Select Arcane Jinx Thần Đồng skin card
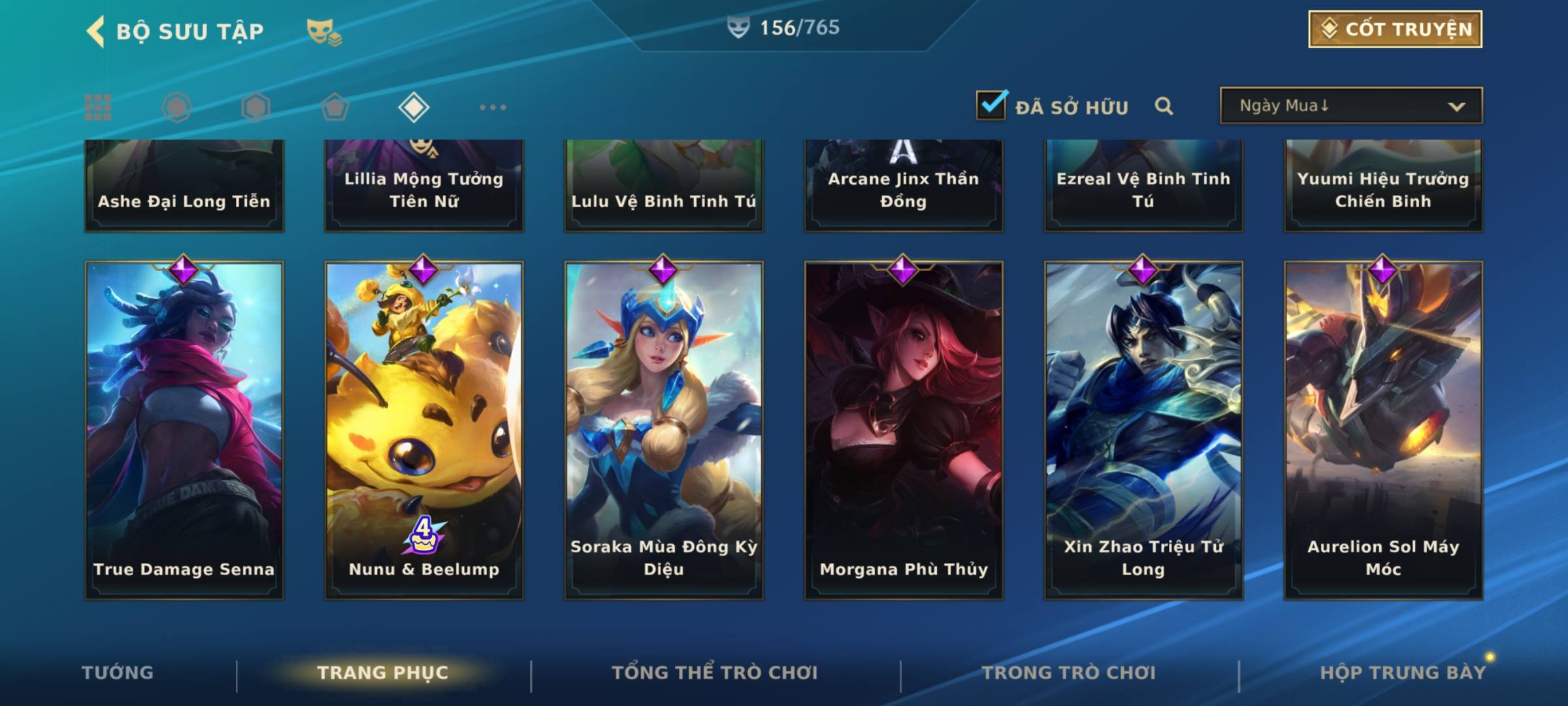 tap(904, 186)
